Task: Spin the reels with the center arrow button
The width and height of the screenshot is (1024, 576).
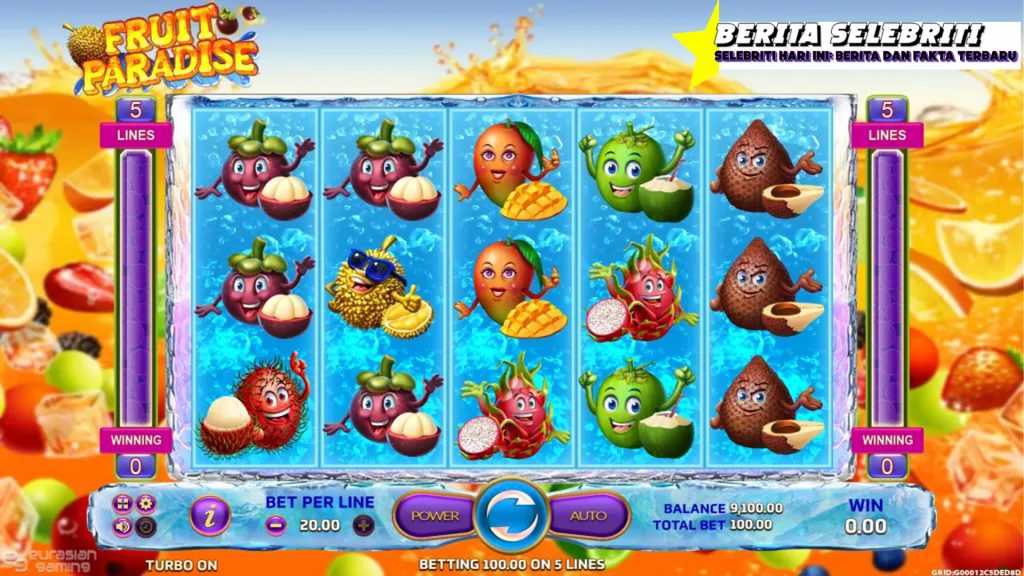Action: pyautogui.click(x=512, y=516)
